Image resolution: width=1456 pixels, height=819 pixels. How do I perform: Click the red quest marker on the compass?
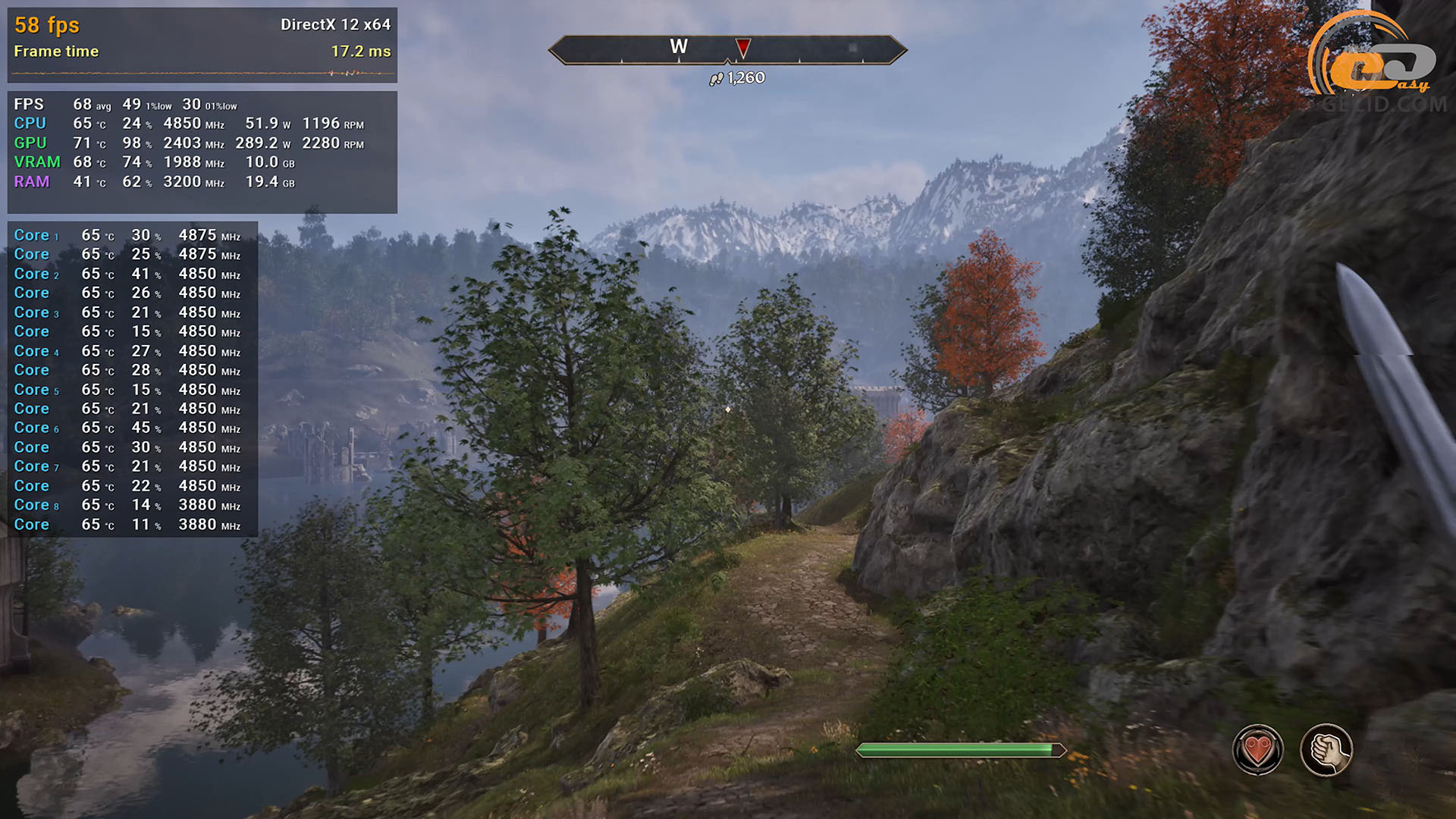tap(743, 49)
